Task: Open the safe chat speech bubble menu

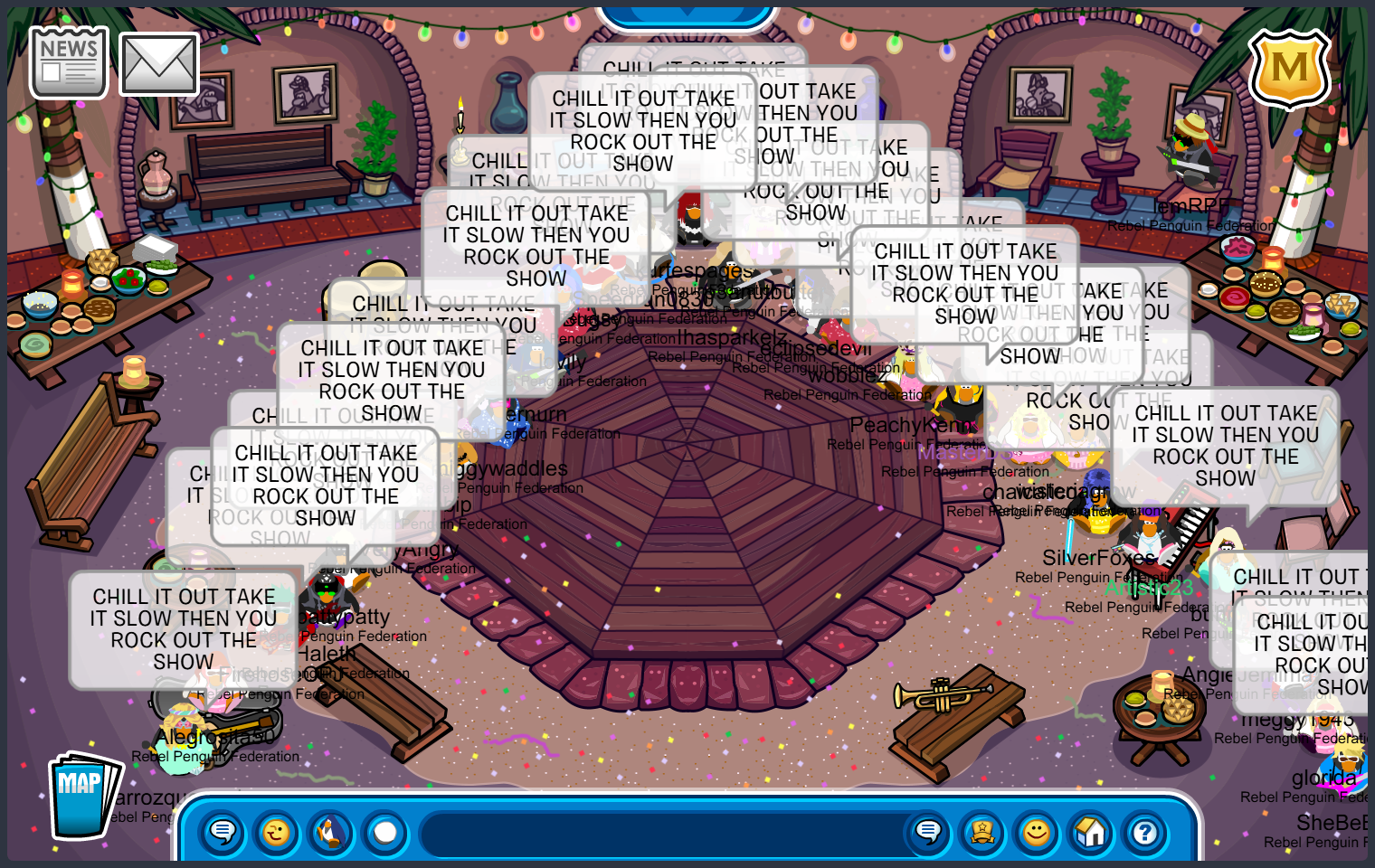Action: click(223, 832)
